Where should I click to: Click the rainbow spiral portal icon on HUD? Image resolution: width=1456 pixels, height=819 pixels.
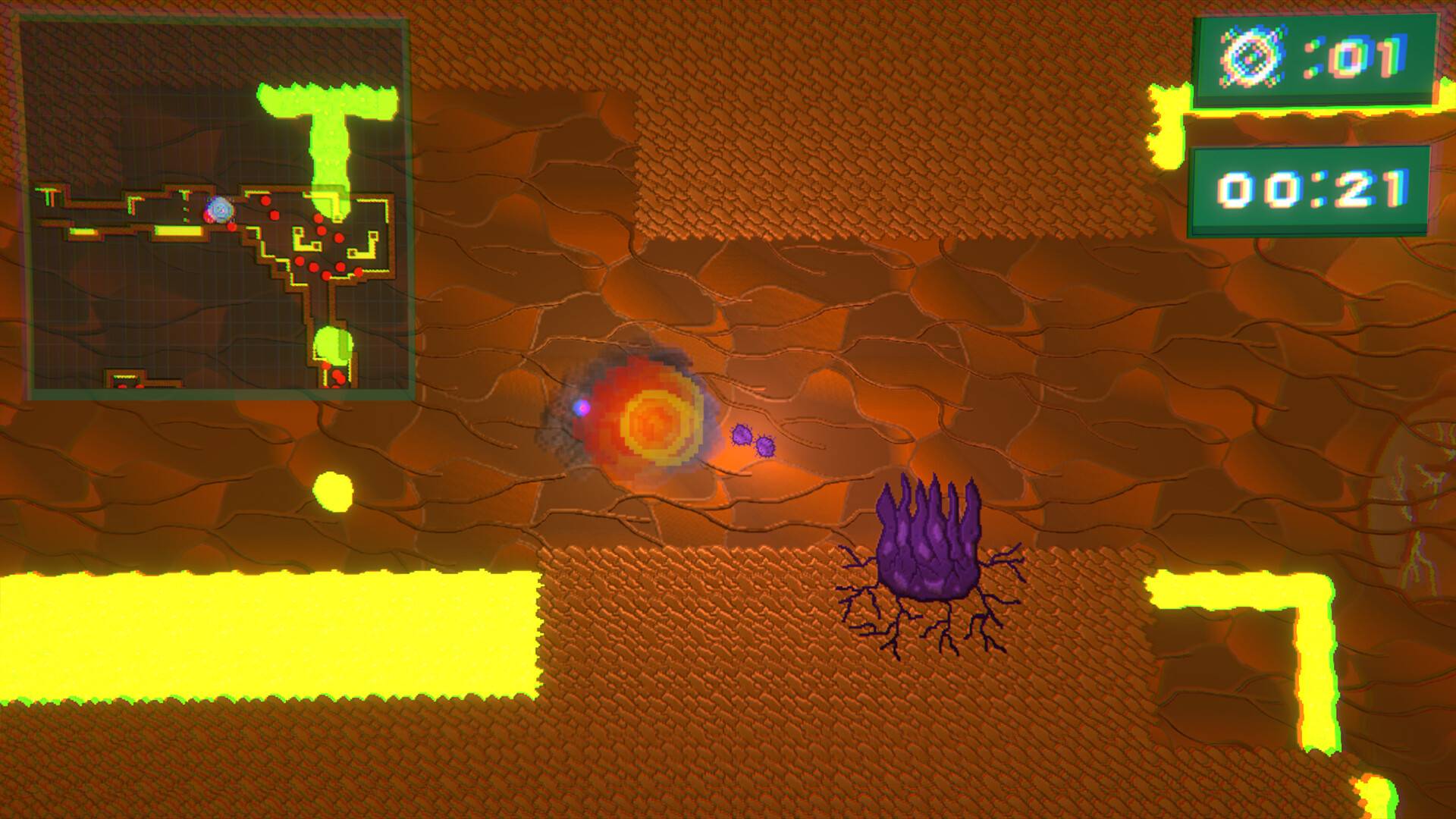(1253, 55)
